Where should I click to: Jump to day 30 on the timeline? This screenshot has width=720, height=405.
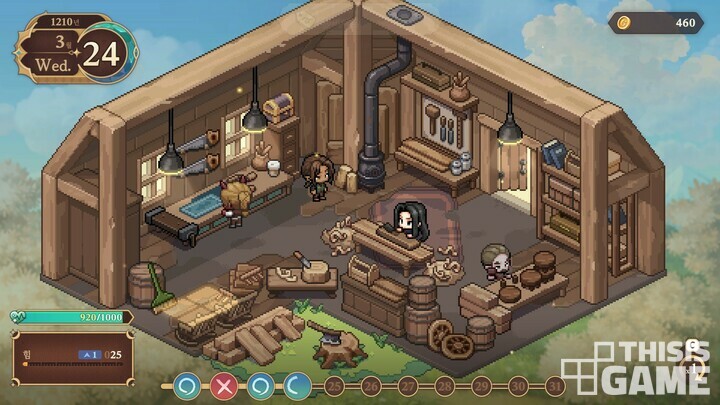click(x=517, y=386)
